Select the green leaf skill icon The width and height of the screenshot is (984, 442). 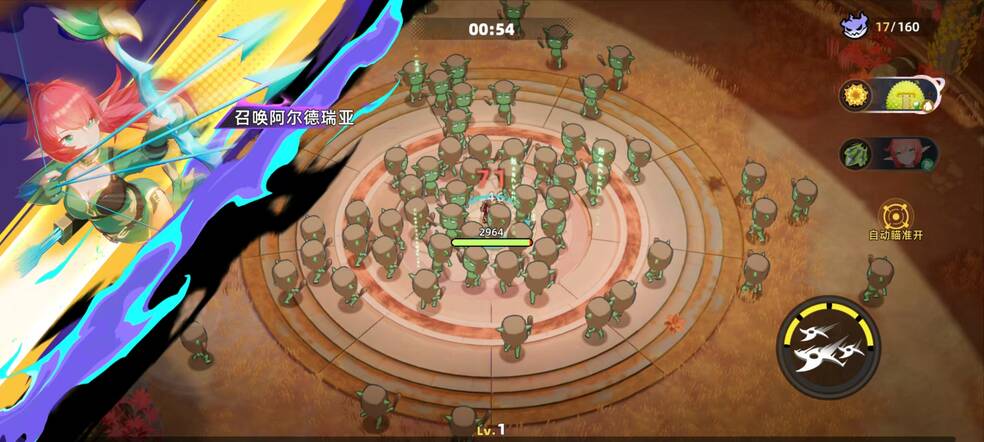coord(857,155)
